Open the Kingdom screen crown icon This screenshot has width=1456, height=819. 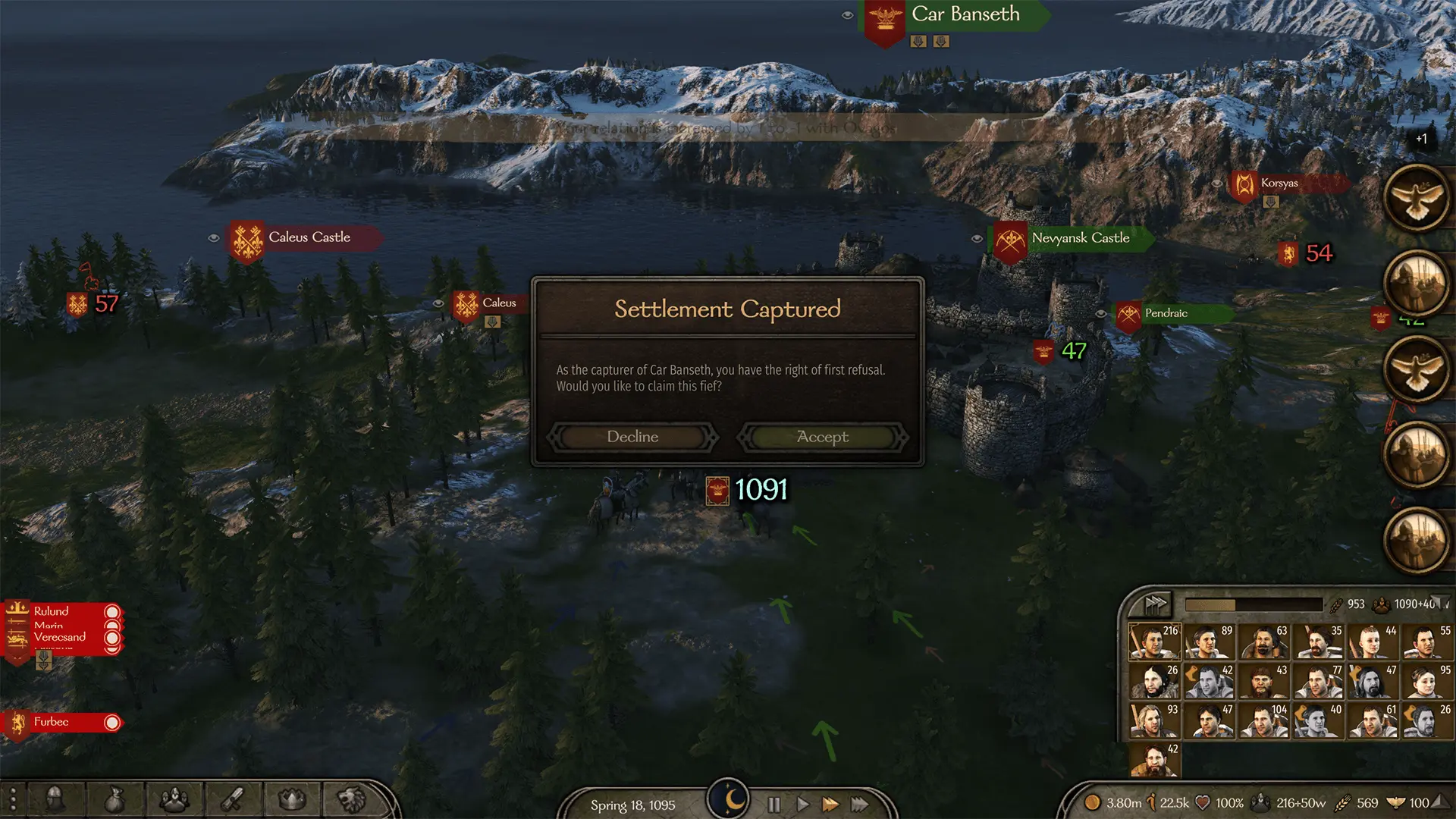point(292,800)
